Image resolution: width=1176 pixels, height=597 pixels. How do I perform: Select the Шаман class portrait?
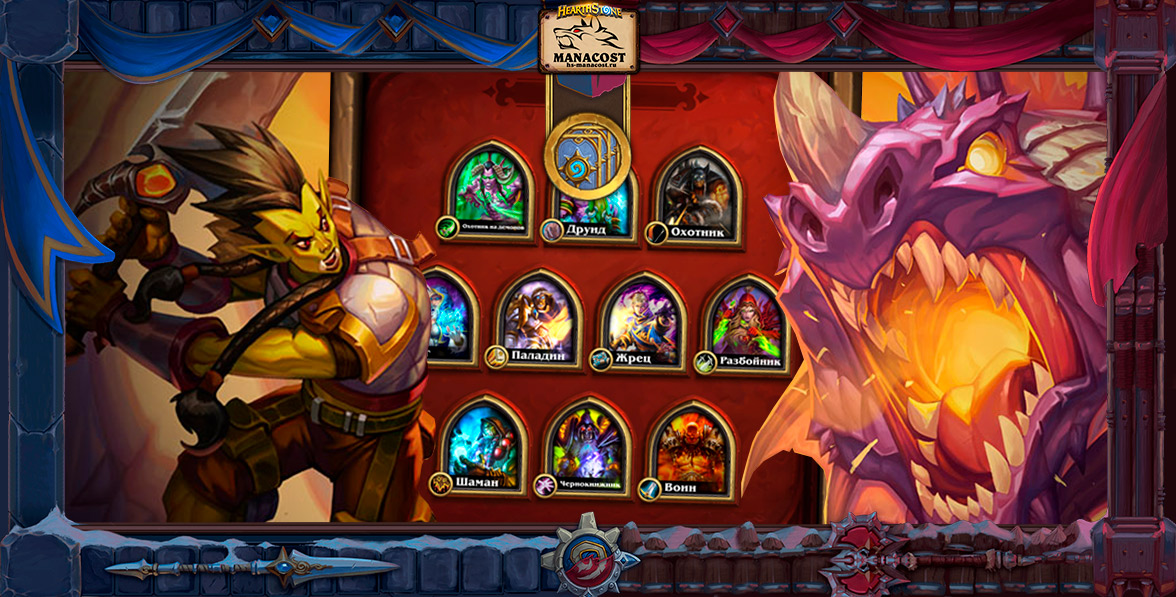(x=484, y=446)
